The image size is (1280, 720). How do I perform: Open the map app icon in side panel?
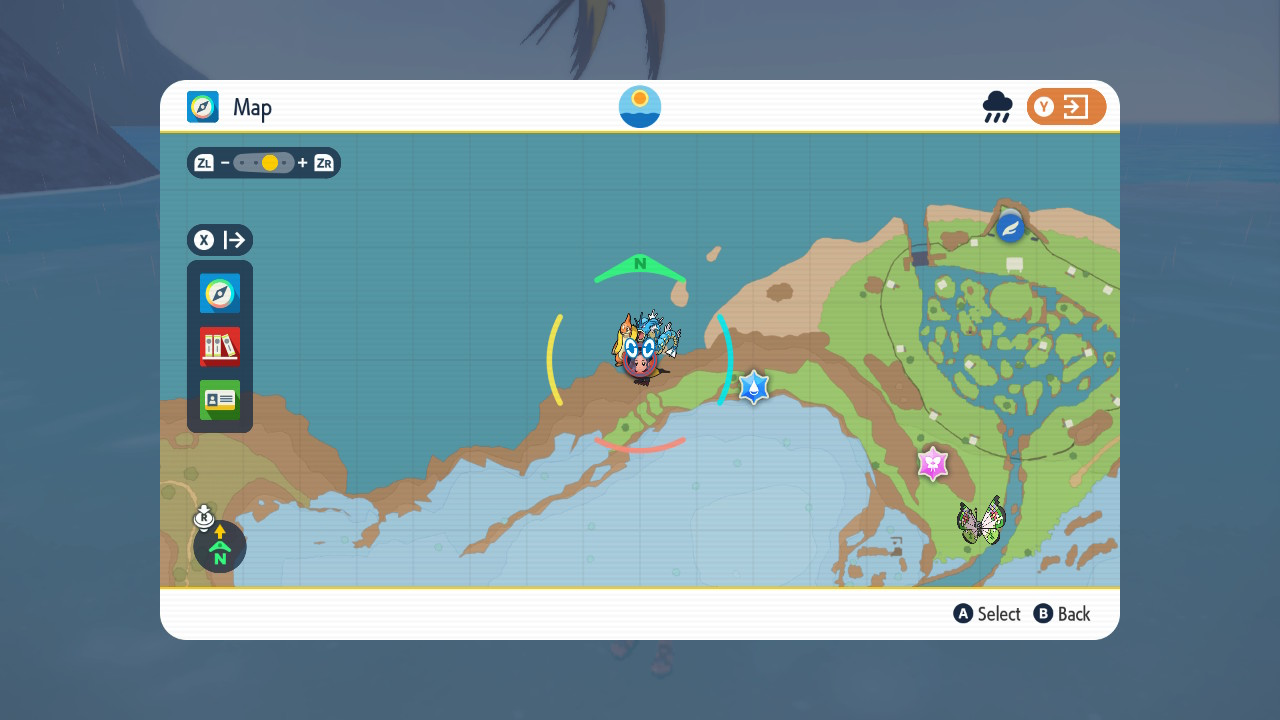click(220, 294)
